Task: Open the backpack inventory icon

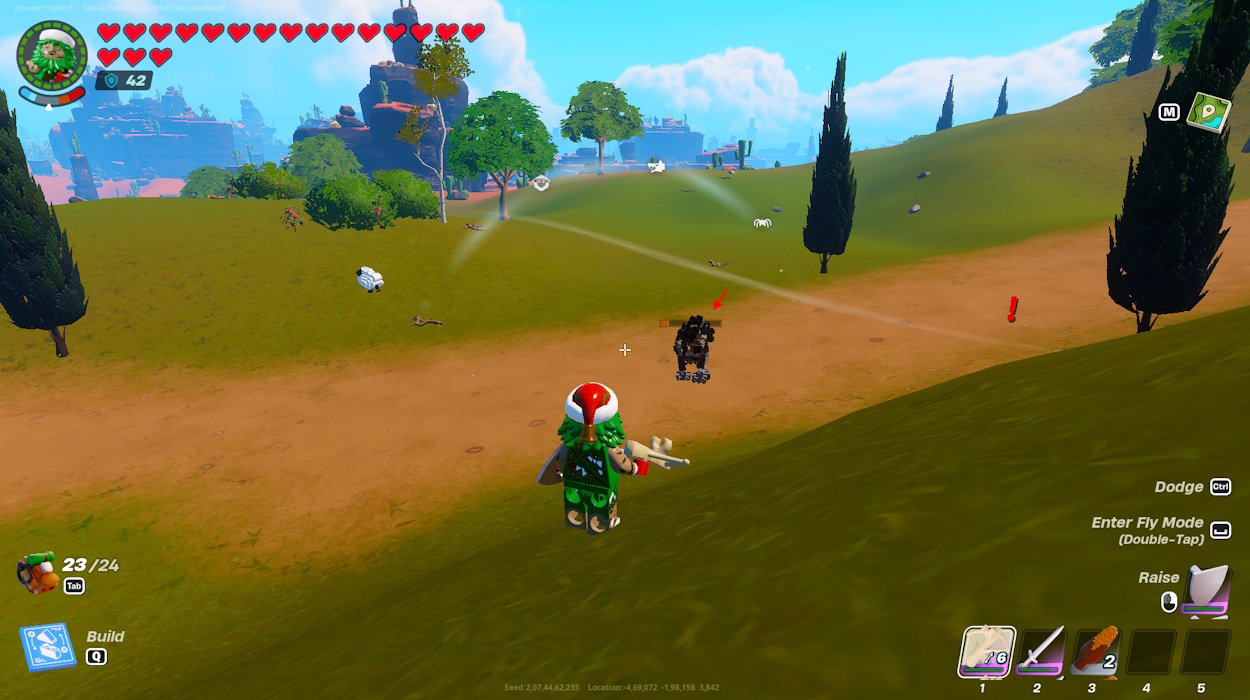Action: [x=37, y=572]
